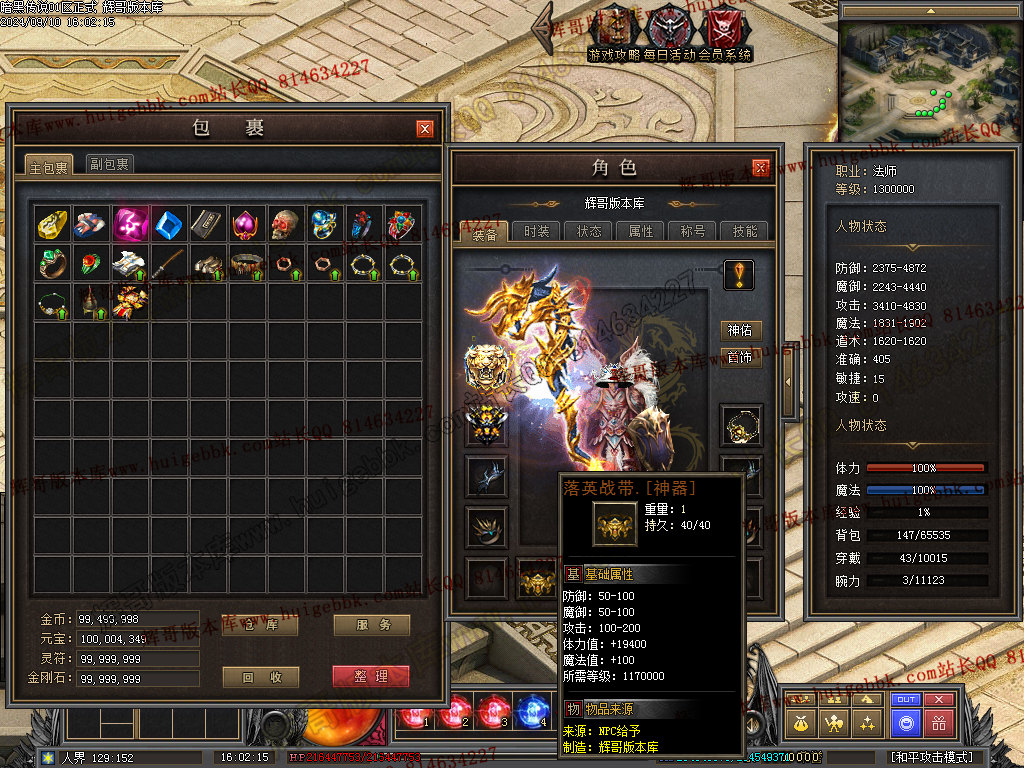
Task: Click the 神佑 button
Action: click(741, 330)
